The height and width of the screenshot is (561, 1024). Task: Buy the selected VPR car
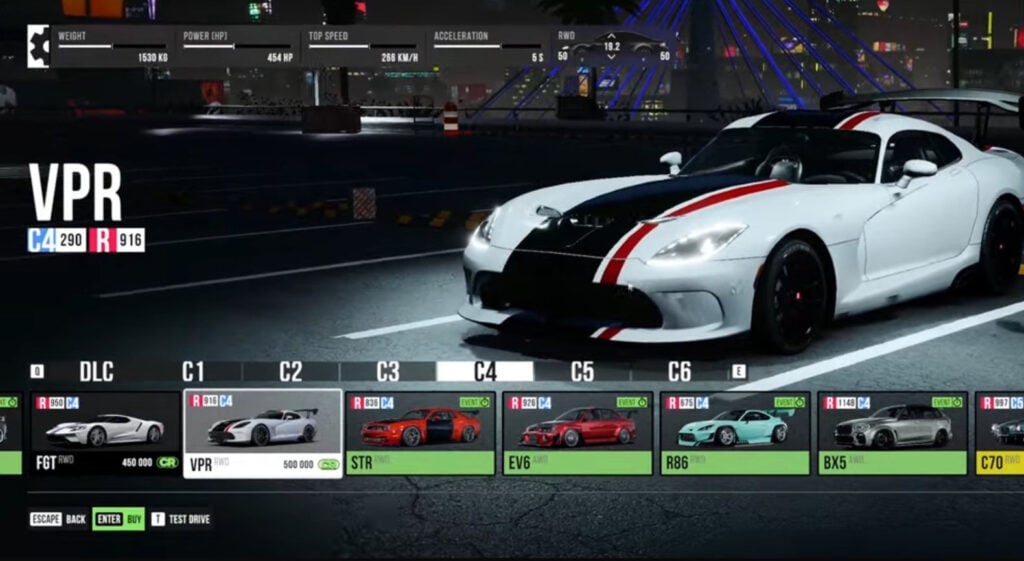119,520
